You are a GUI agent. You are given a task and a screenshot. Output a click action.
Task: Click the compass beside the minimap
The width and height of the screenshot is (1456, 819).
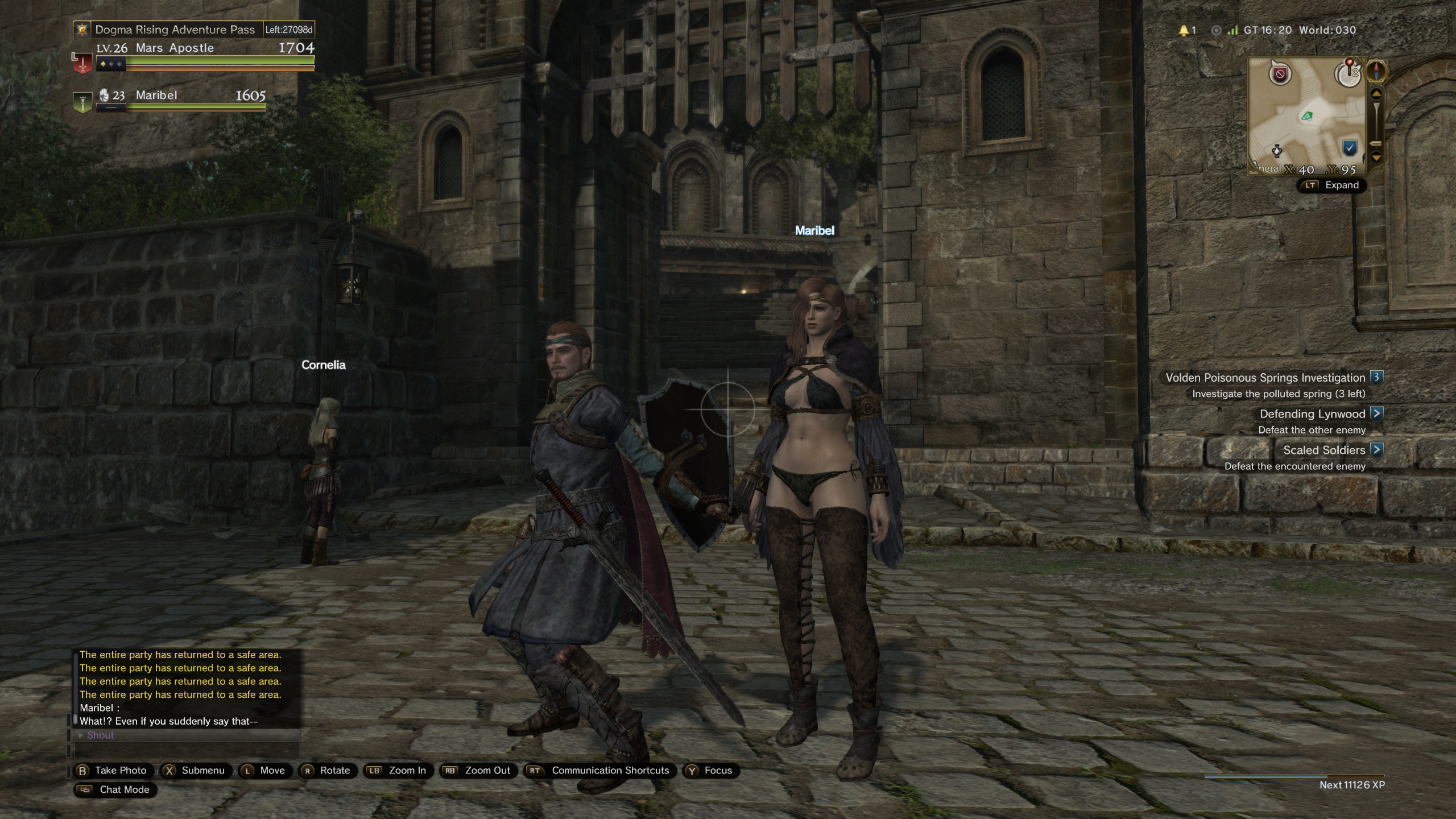1376,72
